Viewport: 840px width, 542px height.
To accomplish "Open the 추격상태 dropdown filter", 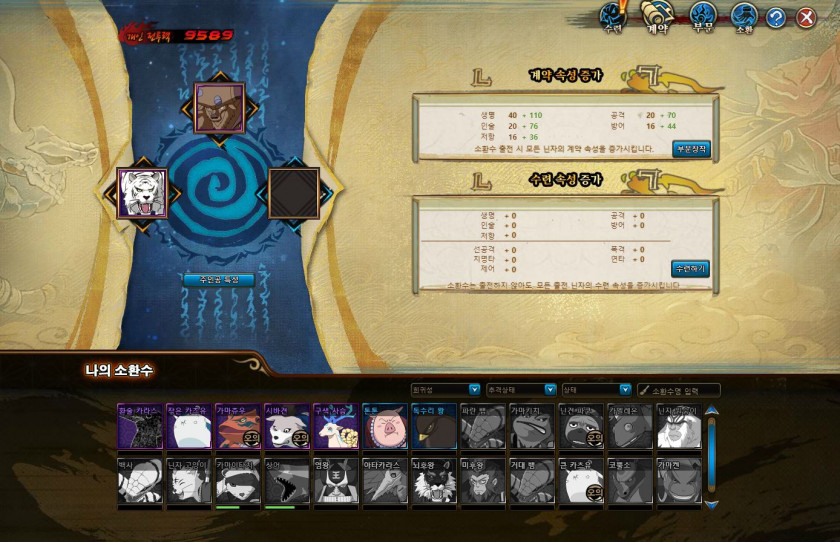I will [x=521, y=389].
